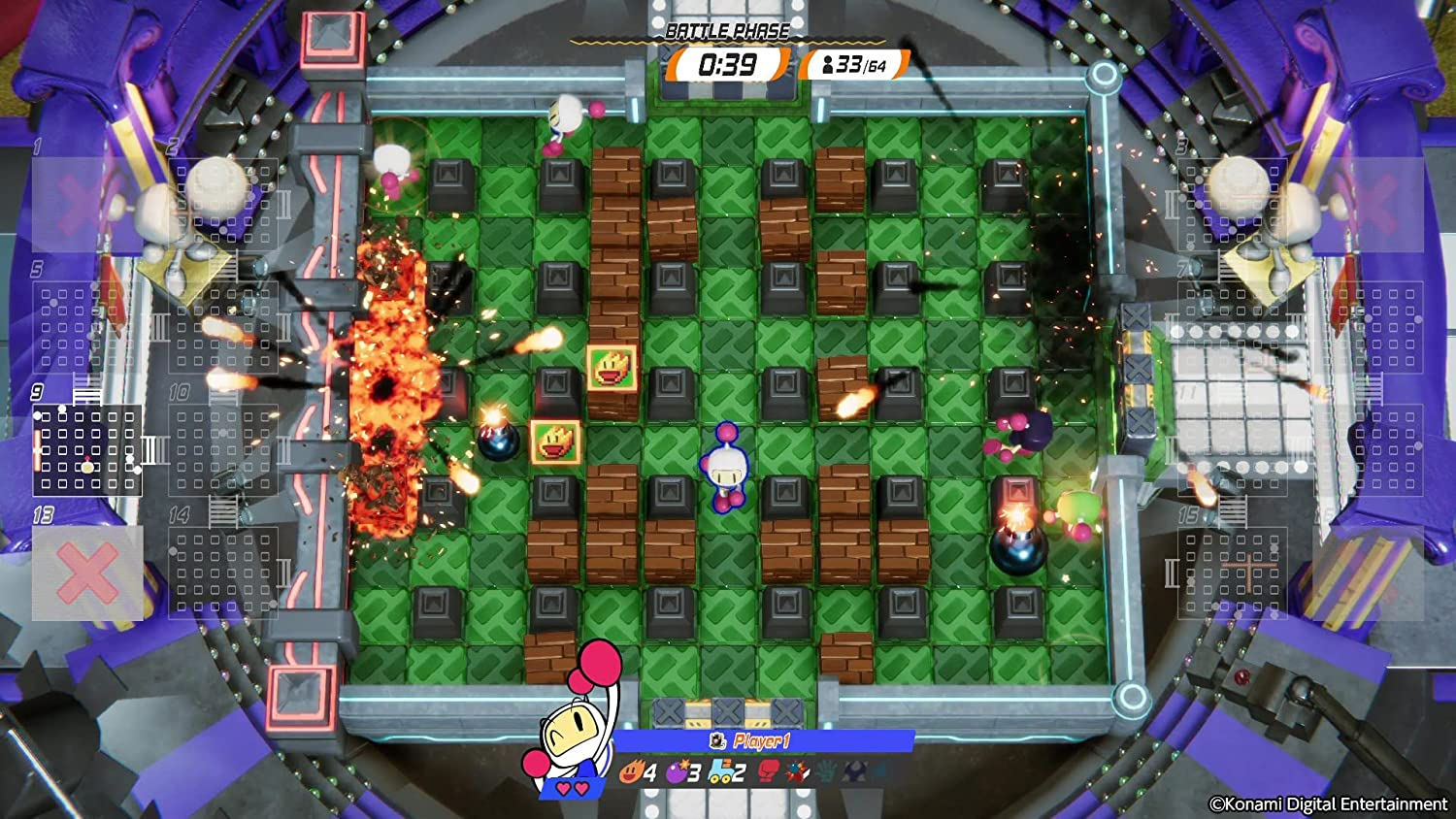Click the bomb kick ability icon

coord(798,771)
